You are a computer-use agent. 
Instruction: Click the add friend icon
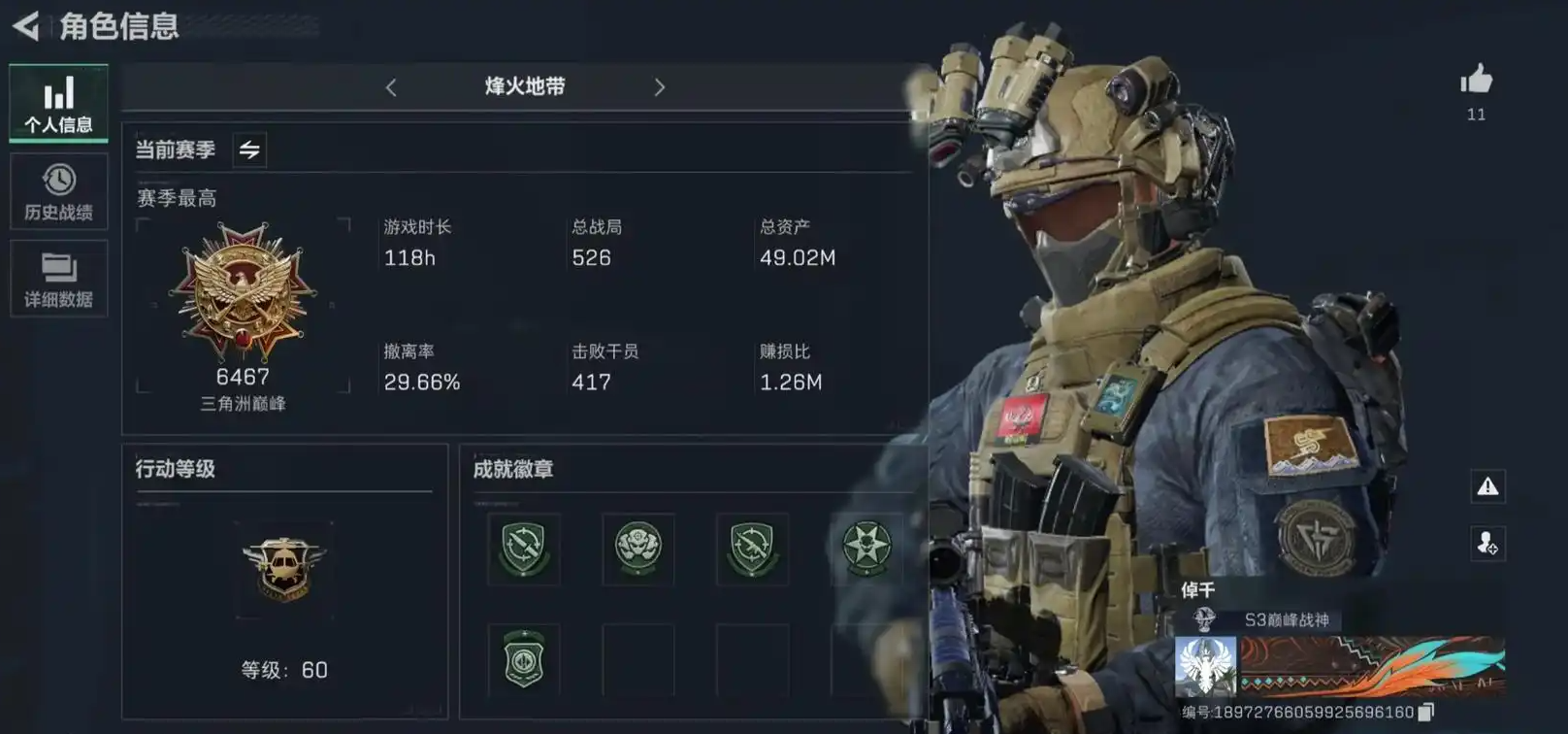click(x=1487, y=544)
